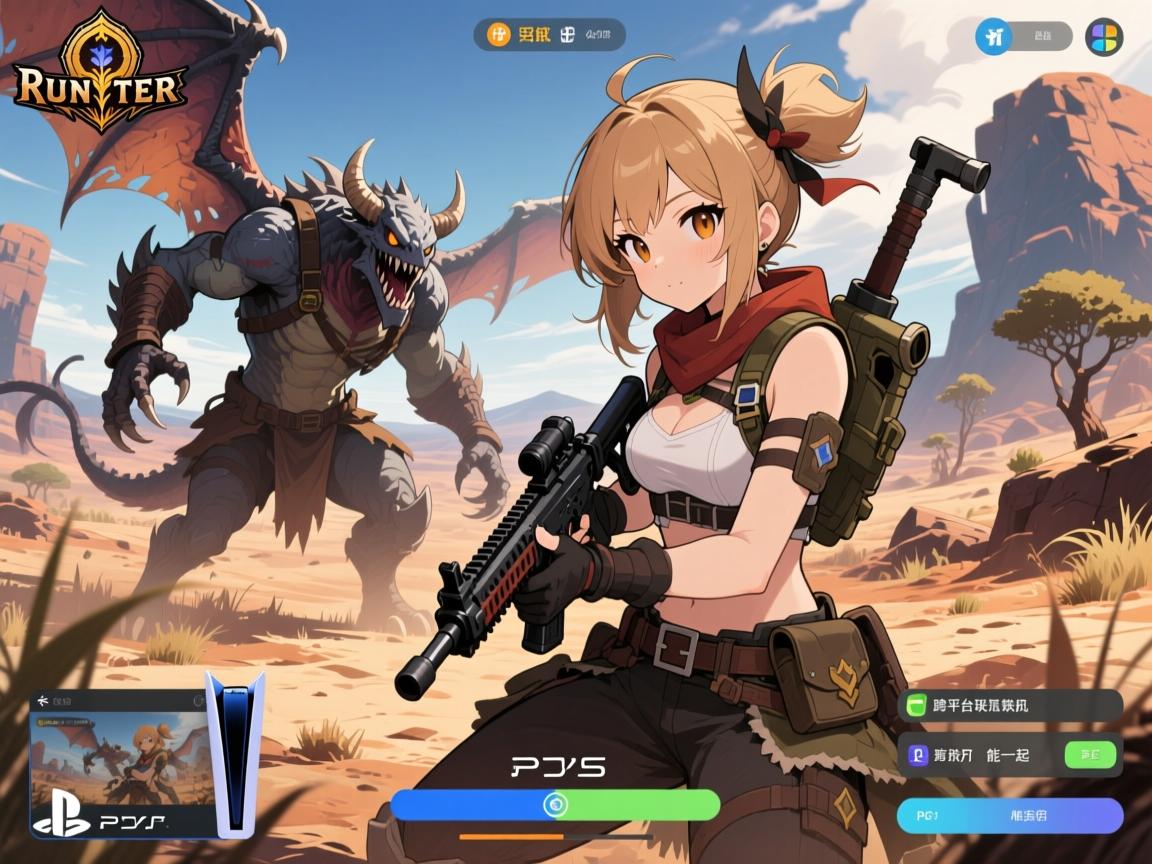Click the blue and green slider knob

556,804
